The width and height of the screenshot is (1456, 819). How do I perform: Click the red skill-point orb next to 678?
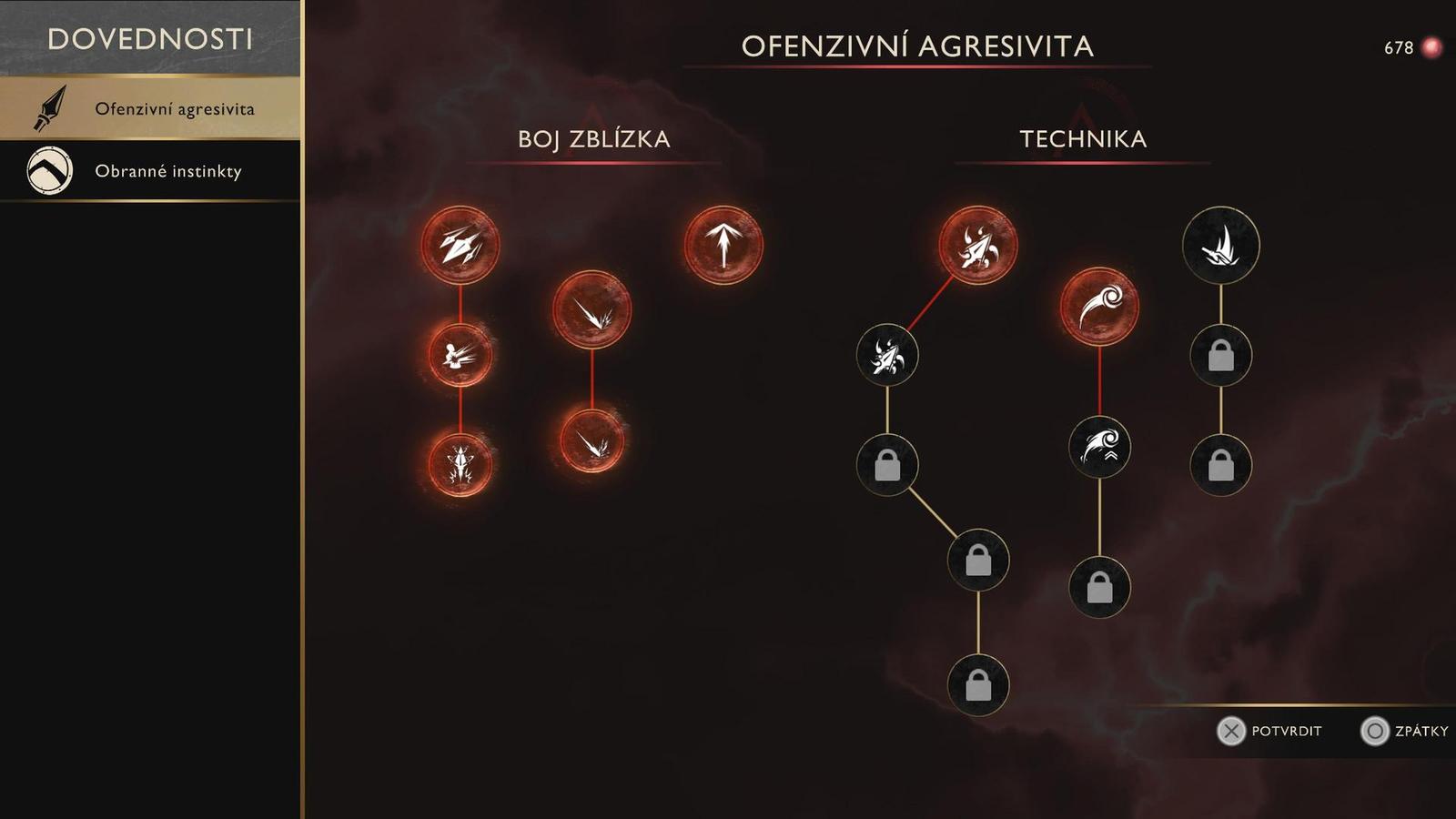(1431, 45)
